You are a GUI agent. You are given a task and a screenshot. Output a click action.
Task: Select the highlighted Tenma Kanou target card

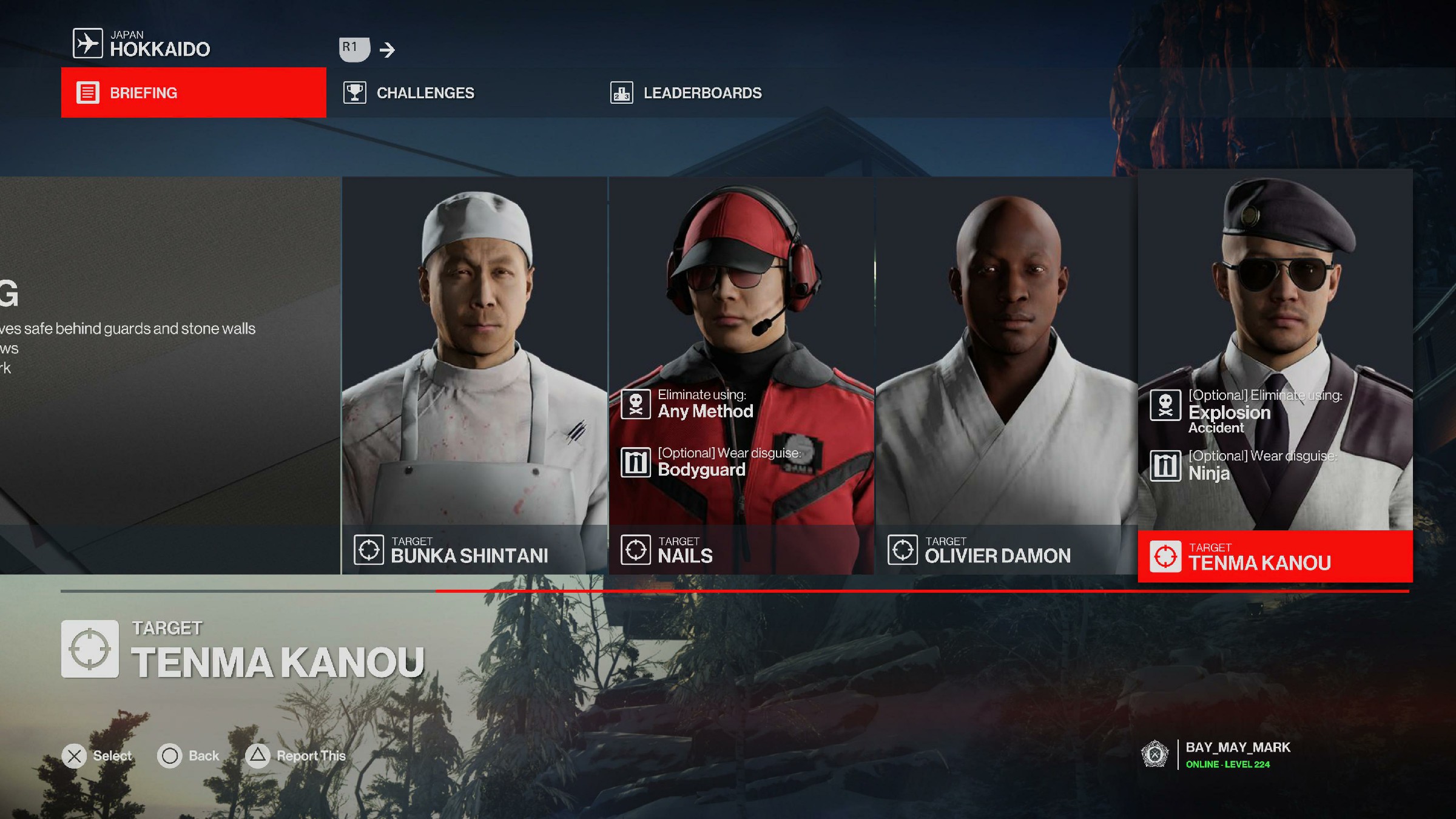click(1275, 375)
